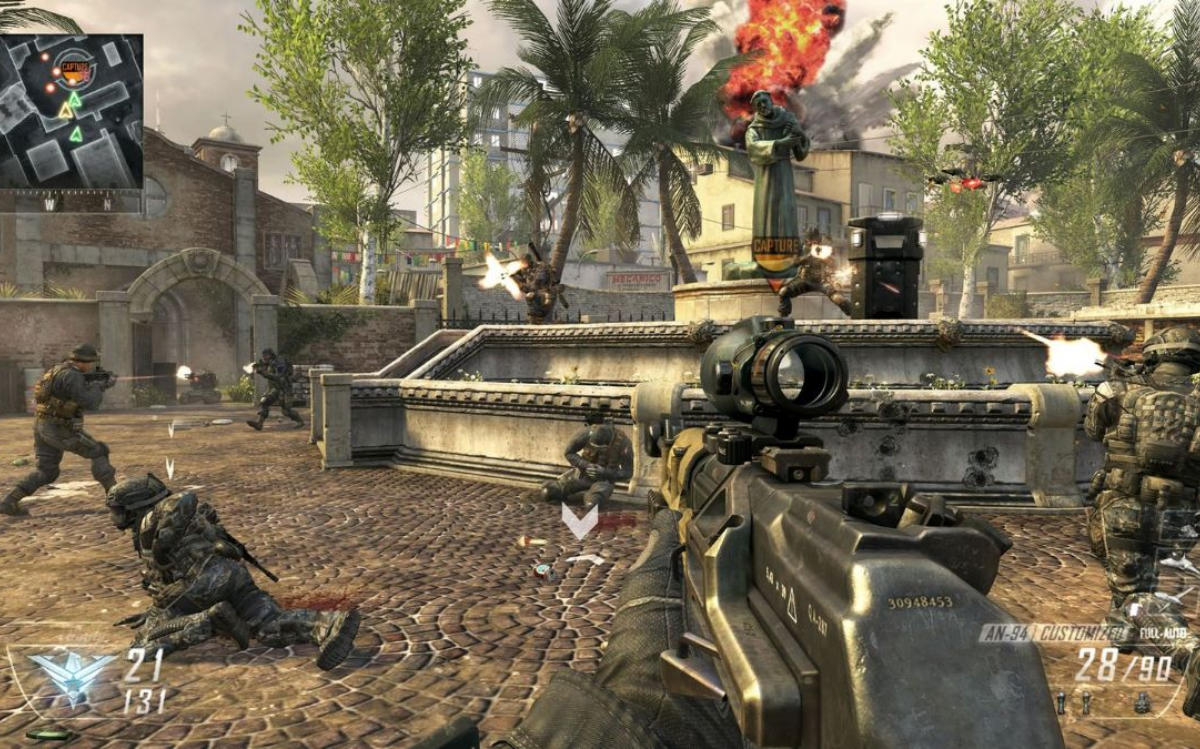Image resolution: width=1200 pixels, height=749 pixels.
Task: Click the yellow player arrow on the minimap
Action: 66,111
